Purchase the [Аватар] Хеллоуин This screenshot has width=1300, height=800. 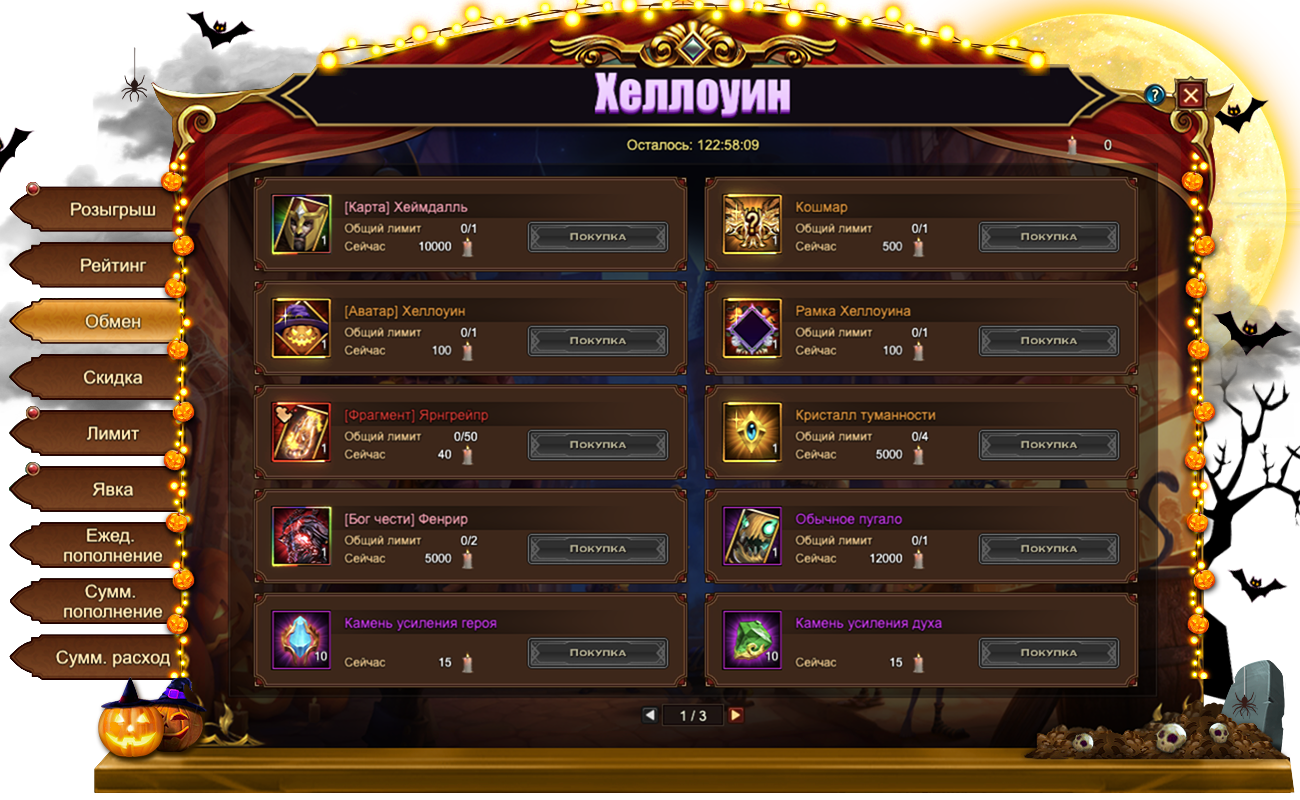coord(597,341)
